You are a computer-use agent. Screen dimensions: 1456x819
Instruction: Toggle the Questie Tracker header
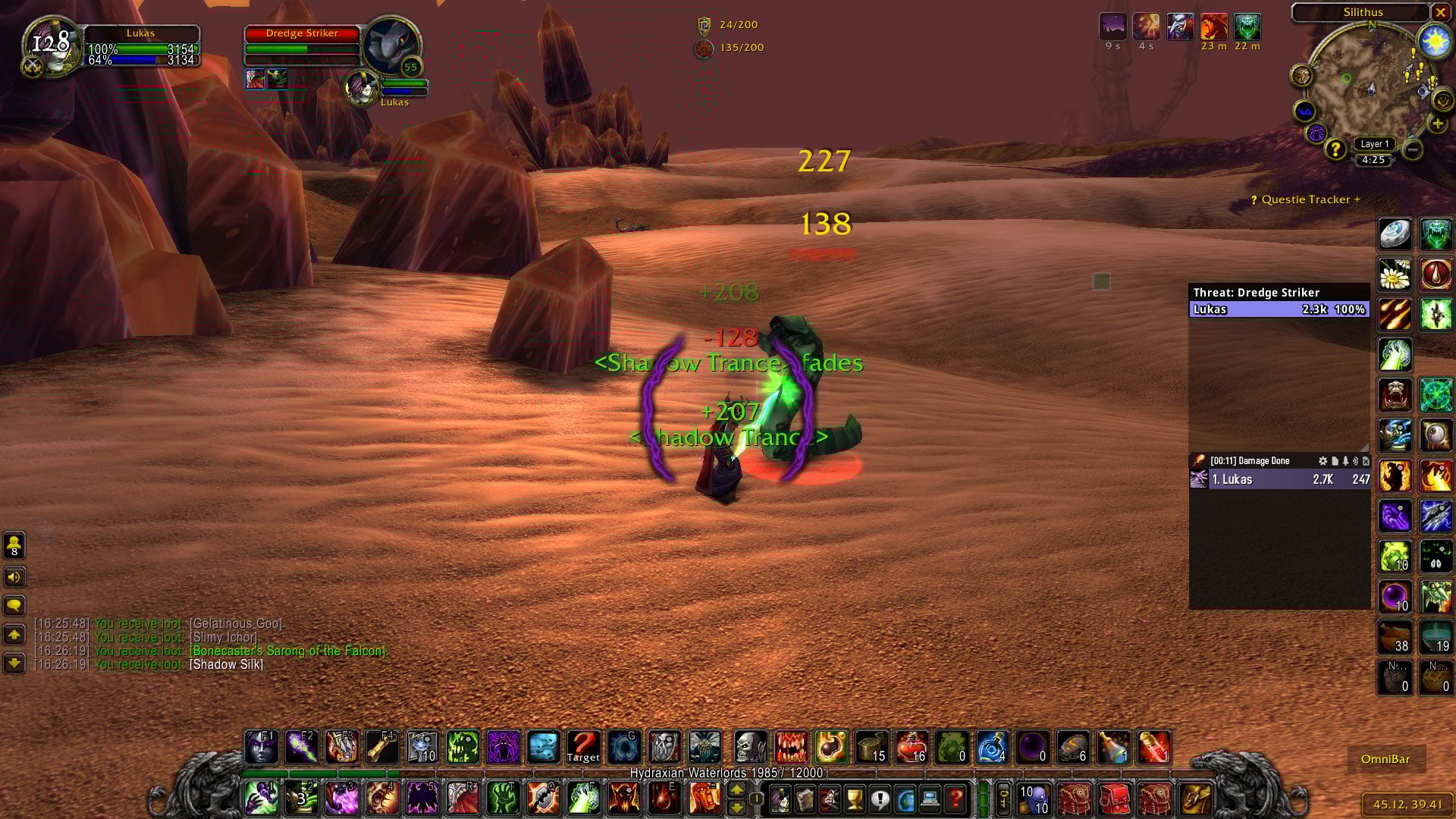(1306, 199)
